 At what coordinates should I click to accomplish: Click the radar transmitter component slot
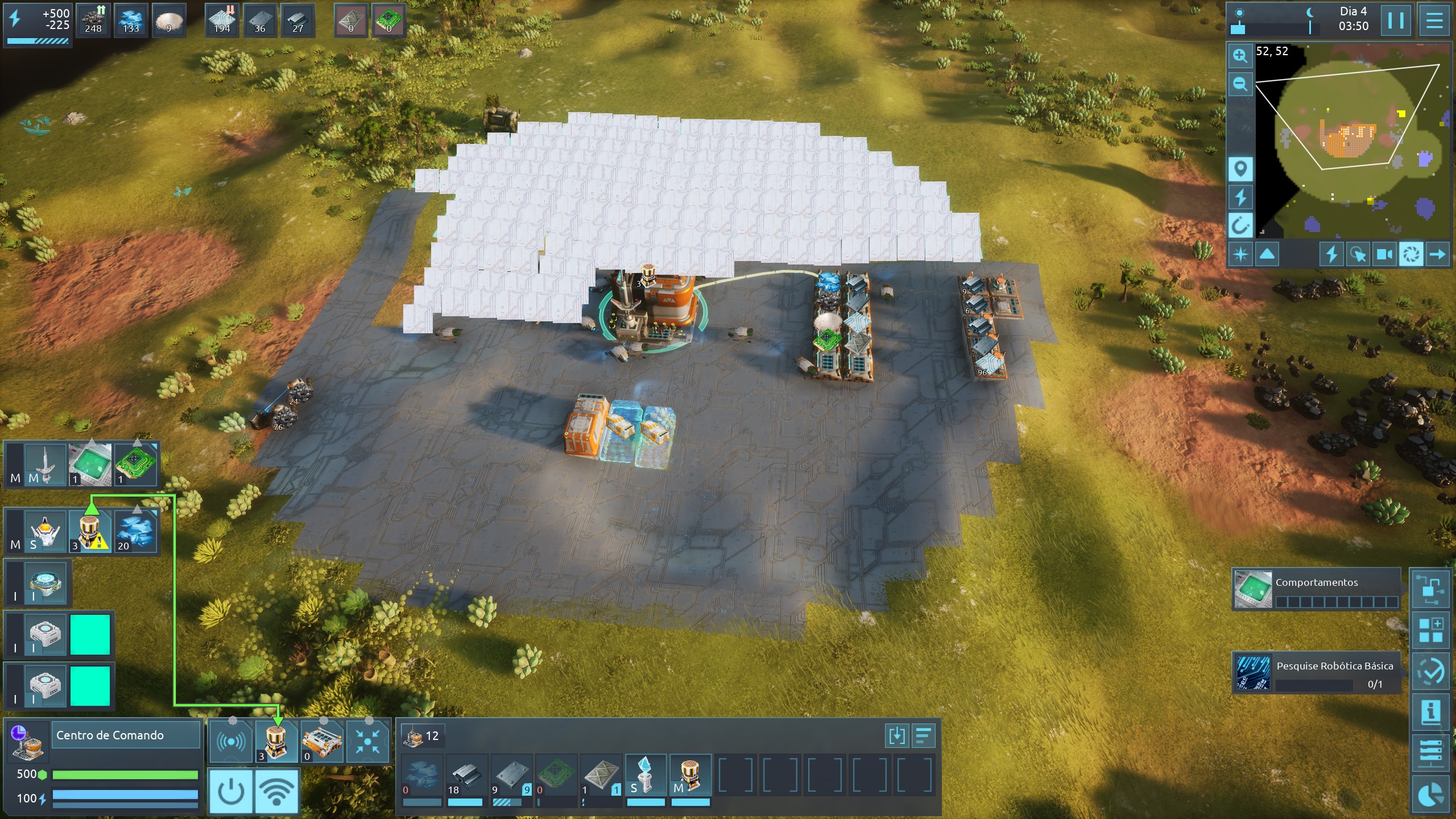[231, 742]
